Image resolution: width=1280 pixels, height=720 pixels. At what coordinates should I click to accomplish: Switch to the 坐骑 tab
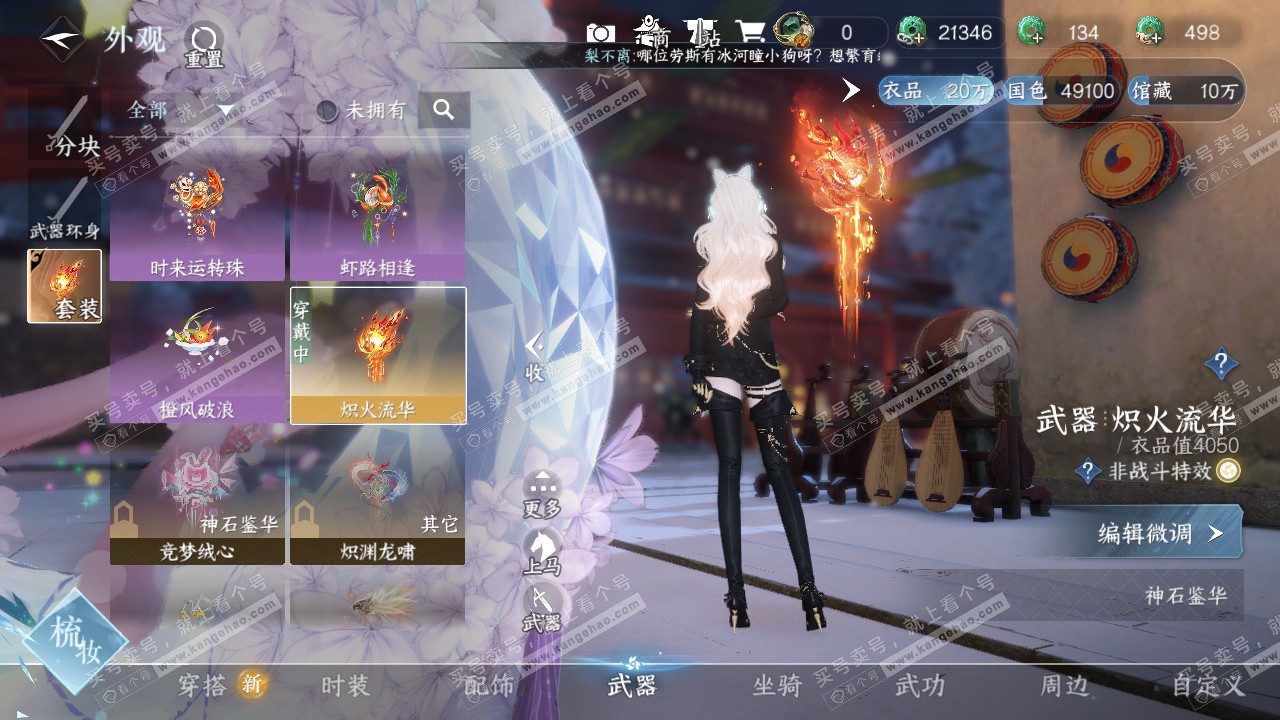(x=777, y=686)
